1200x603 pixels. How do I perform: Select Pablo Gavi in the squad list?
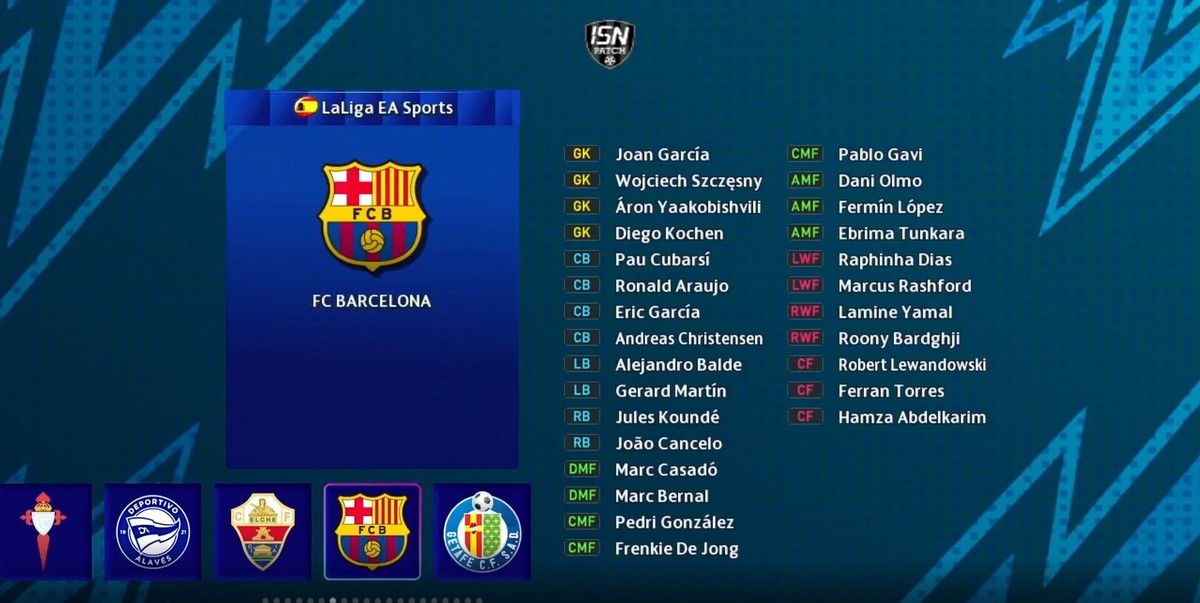(x=880, y=154)
